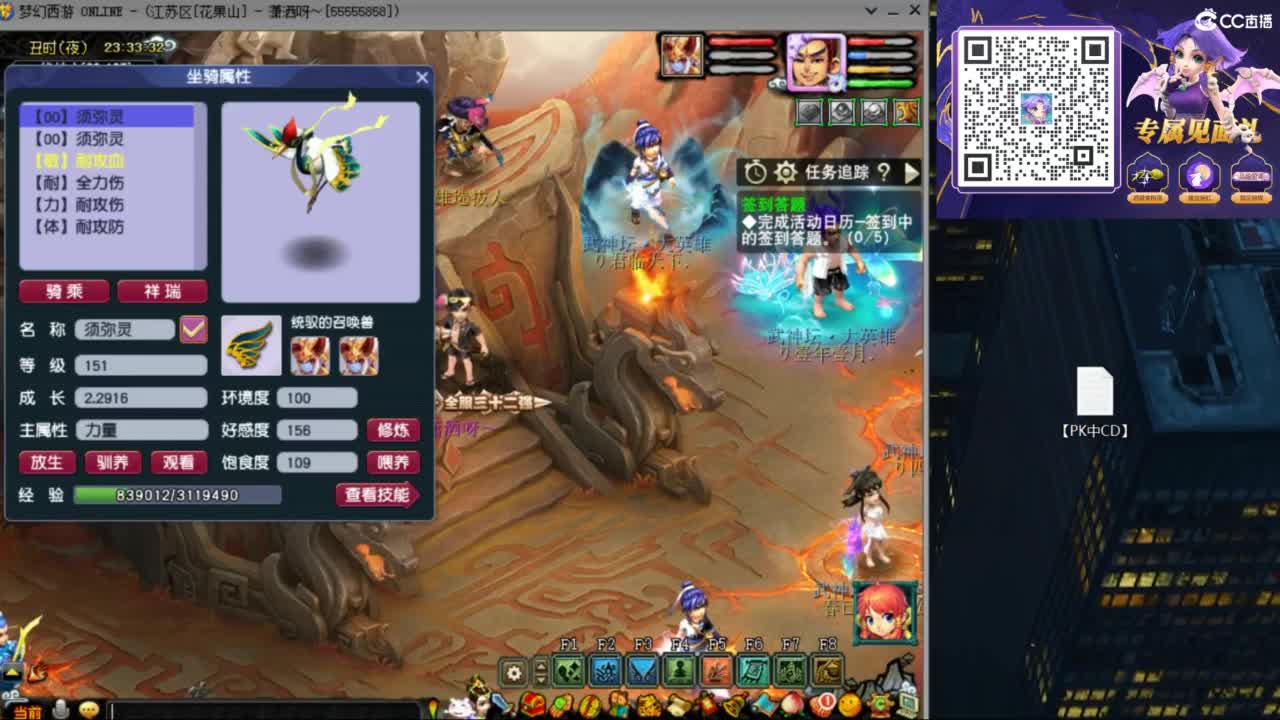The image size is (1280, 720).
Task: Click the up arrow to flip the skill bar page
Action: tap(540, 664)
